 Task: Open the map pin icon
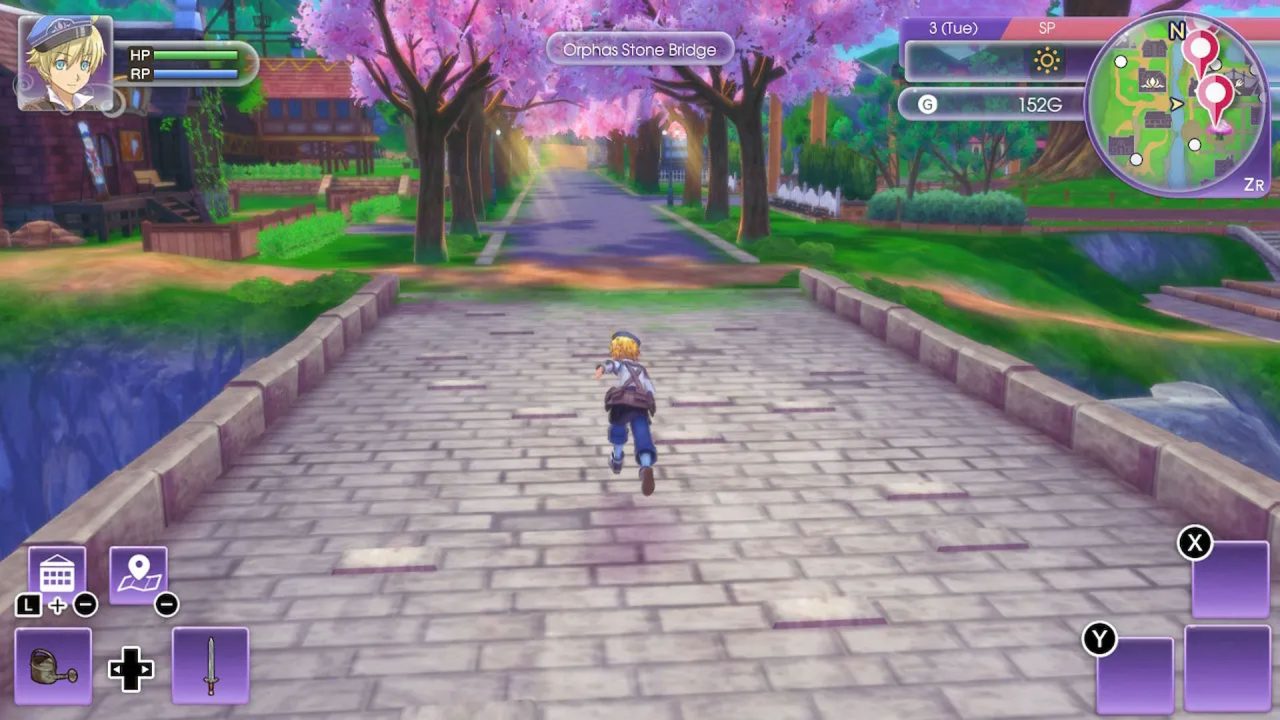coord(138,575)
